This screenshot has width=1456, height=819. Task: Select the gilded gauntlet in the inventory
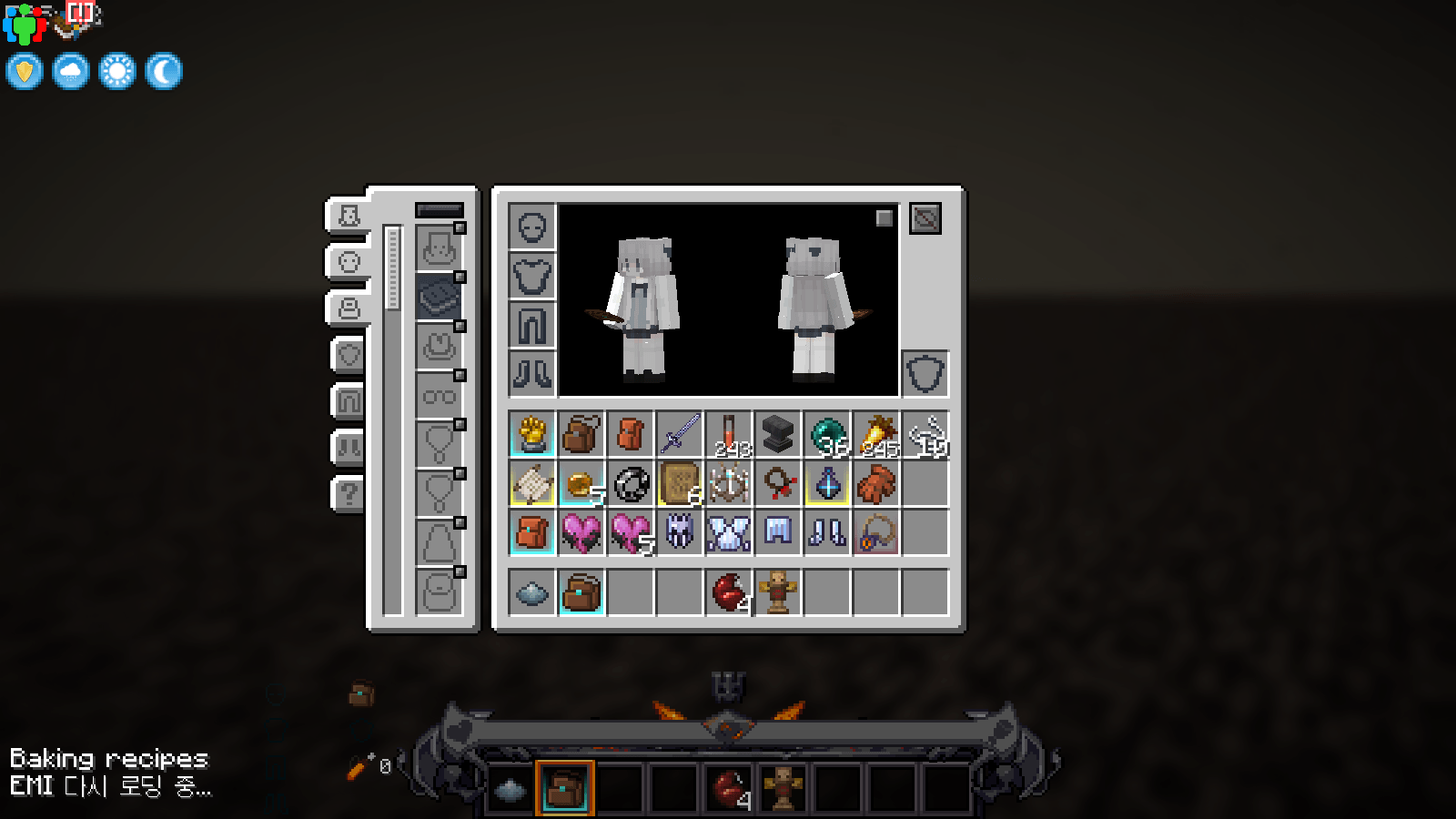(533, 435)
